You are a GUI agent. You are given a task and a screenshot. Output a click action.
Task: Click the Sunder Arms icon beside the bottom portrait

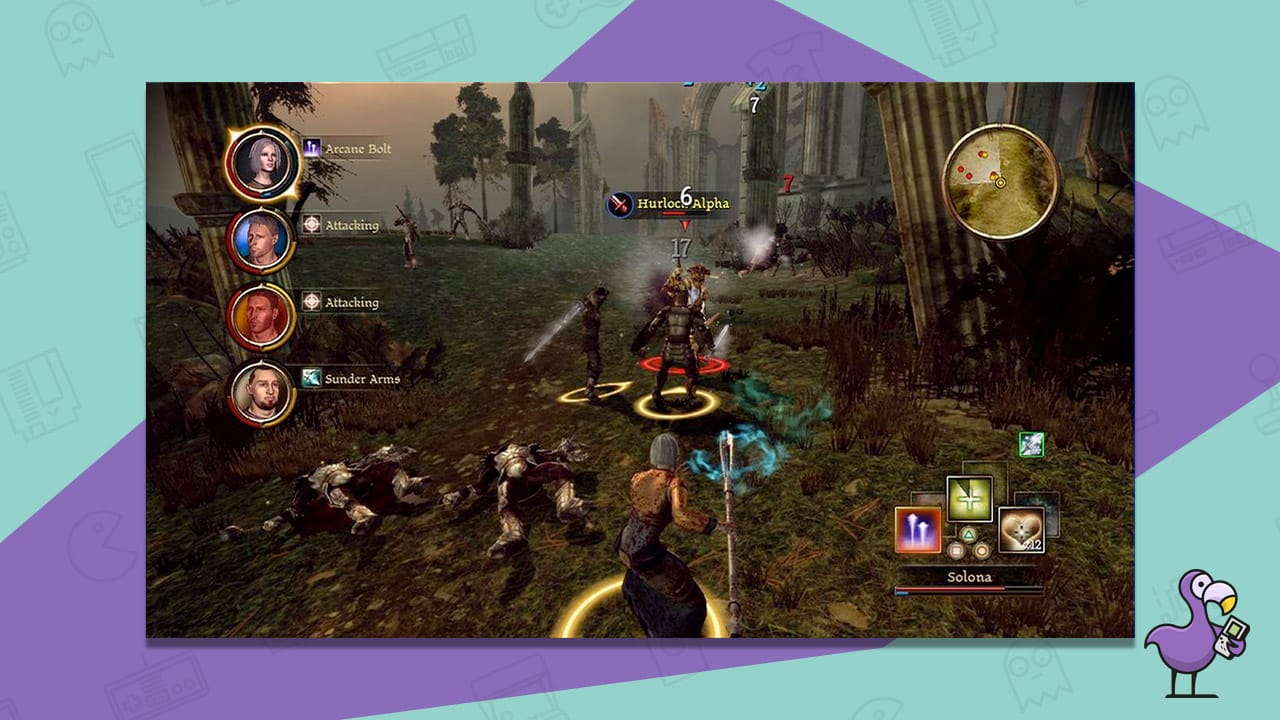[x=310, y=377]
